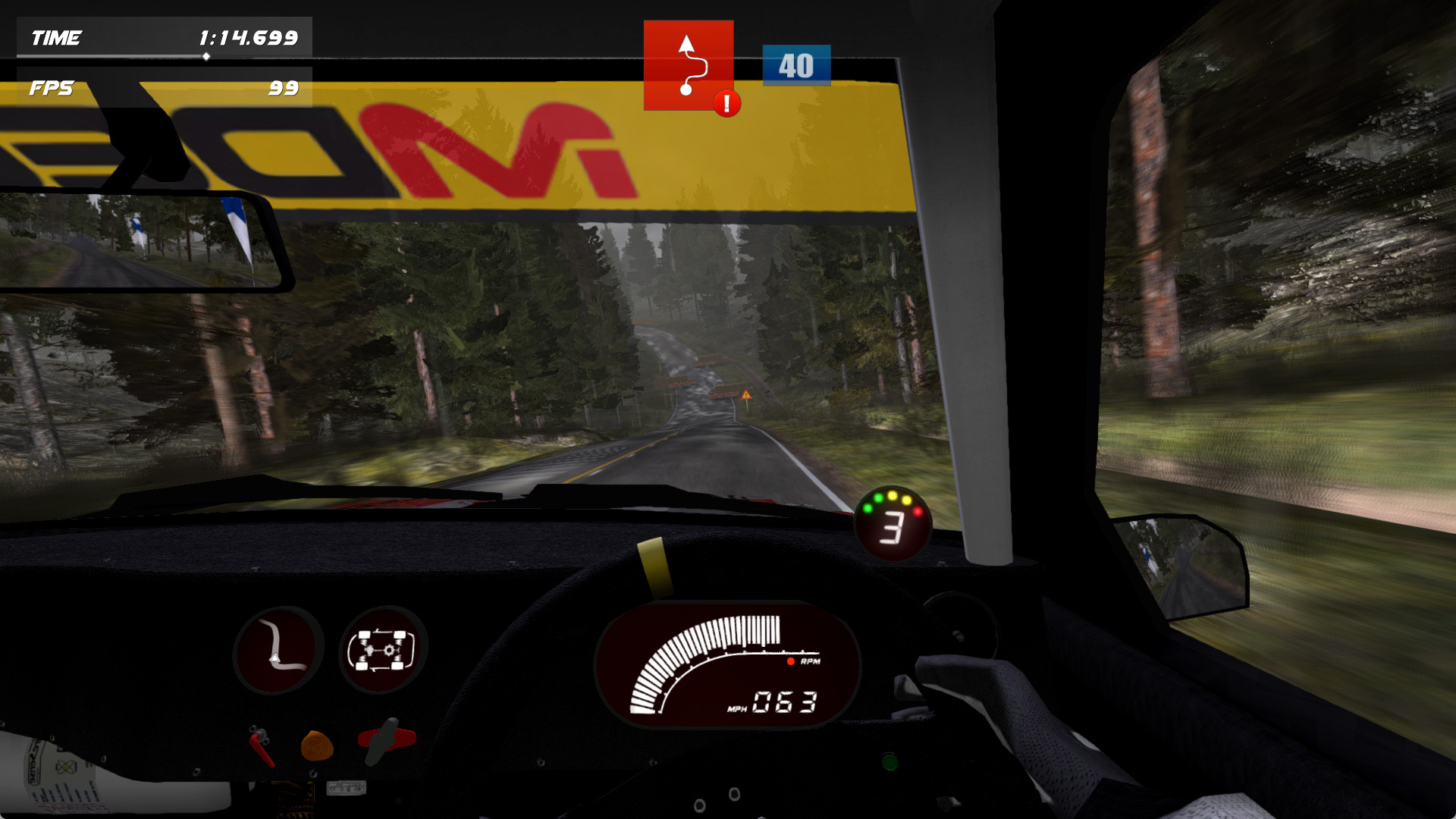Viewport: 1456px width, 819px height.
Task: Click the red winding-road pace note icon
Action: pos(687,64)
